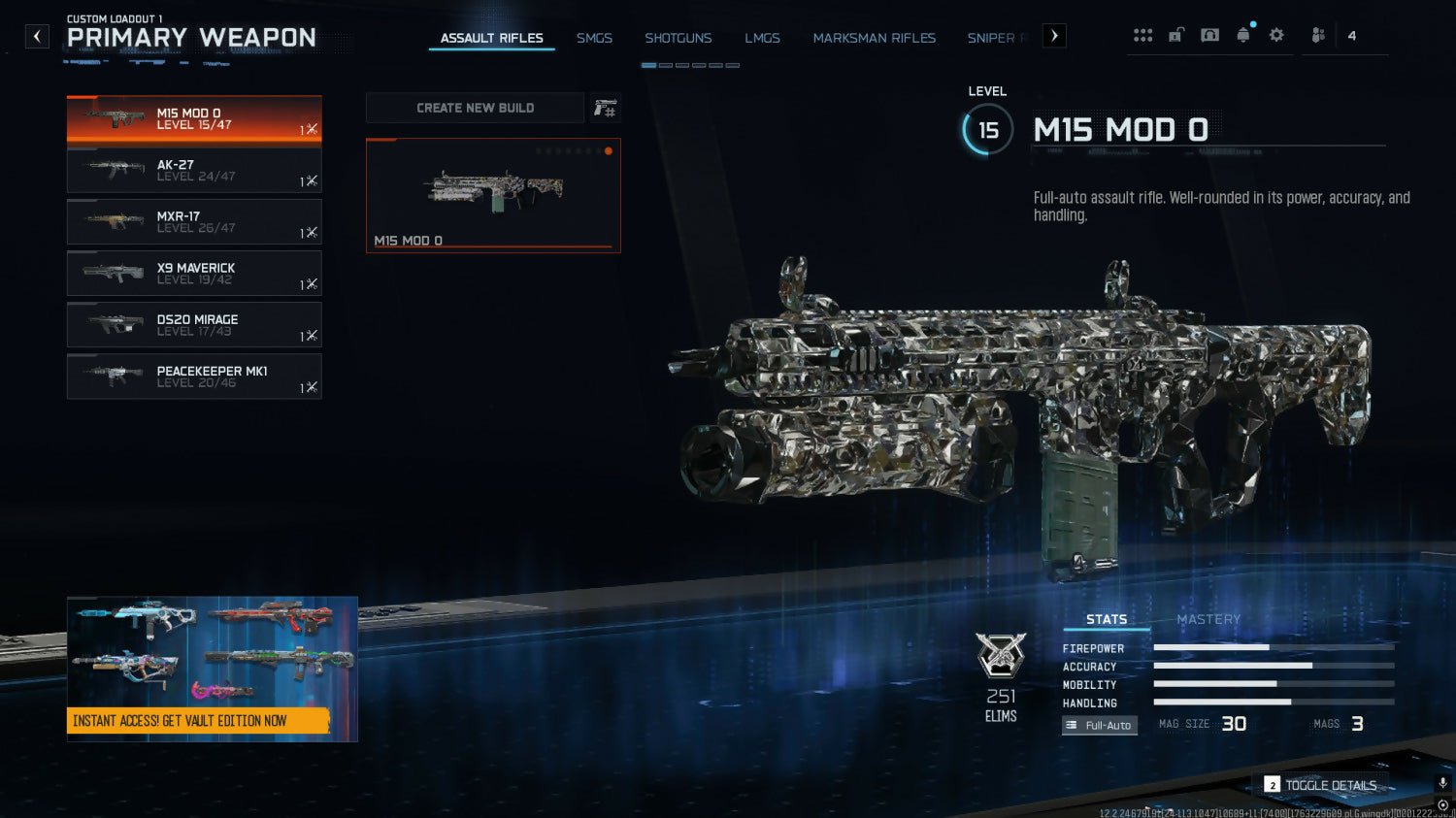Choose the AK-27 from the weapon list
Image resolution: width=1456 pixels, height=818 pixels.
pyautogui.click(x=194, y=171)
